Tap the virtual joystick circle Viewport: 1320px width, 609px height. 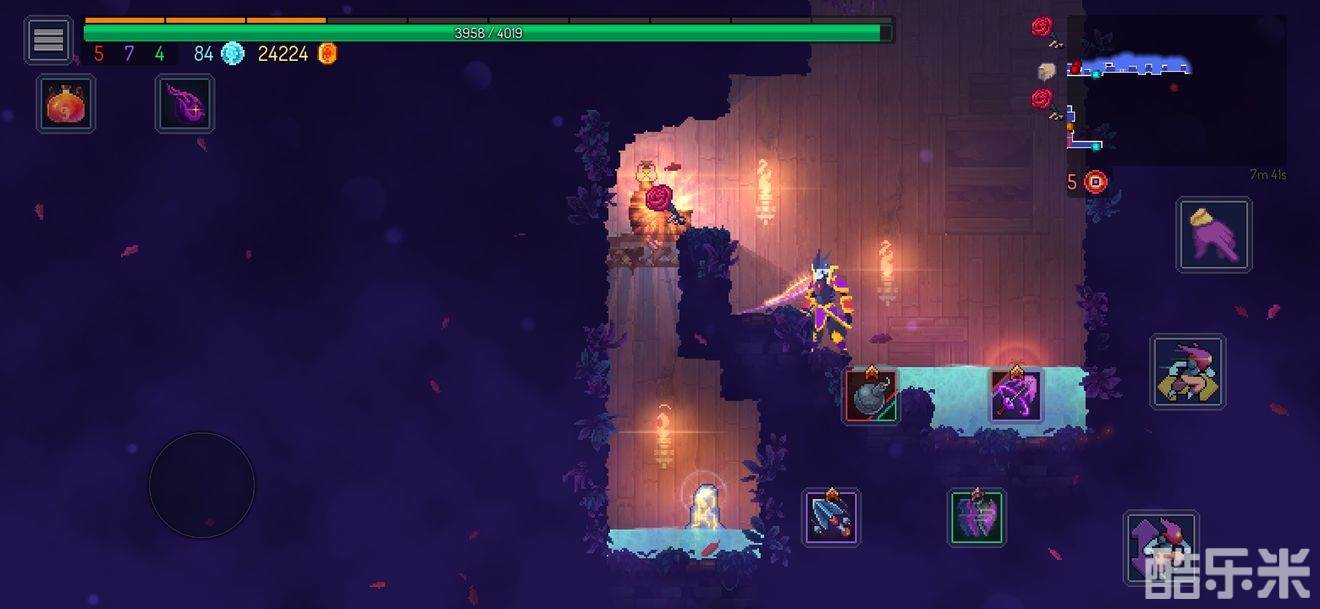(202, 485)
